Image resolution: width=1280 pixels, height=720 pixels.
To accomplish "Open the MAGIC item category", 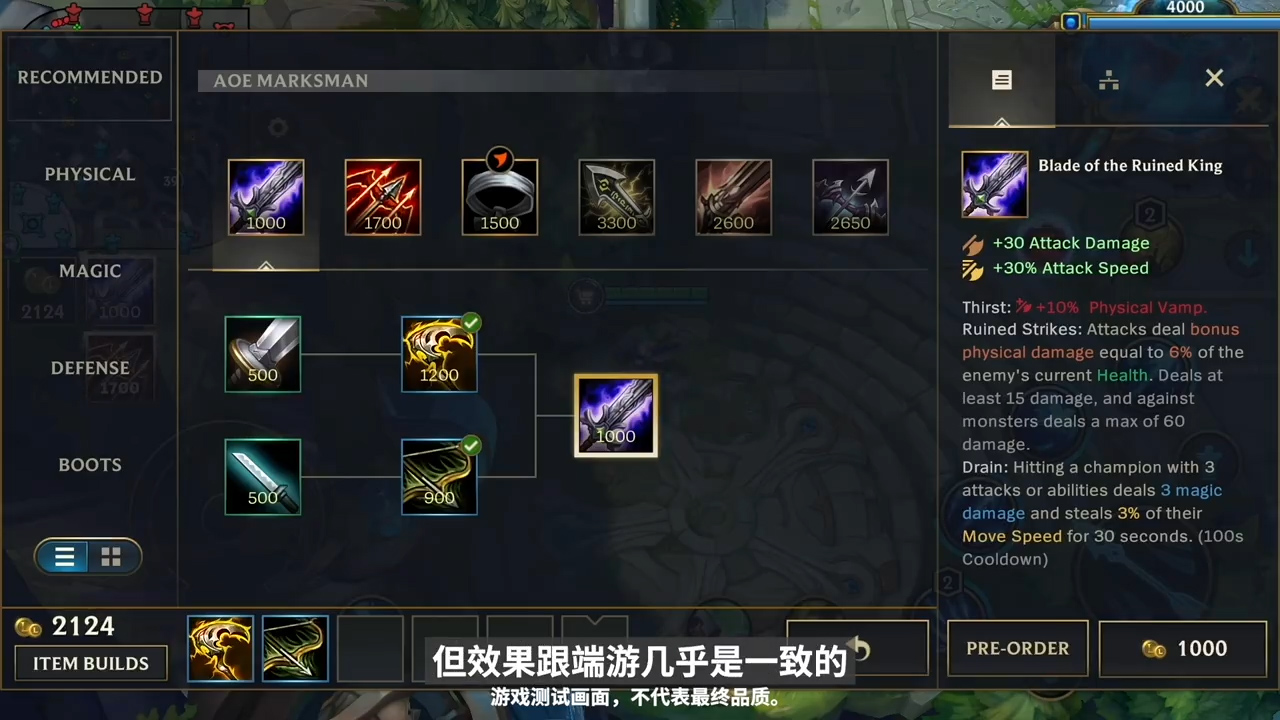I will [90, 270].
